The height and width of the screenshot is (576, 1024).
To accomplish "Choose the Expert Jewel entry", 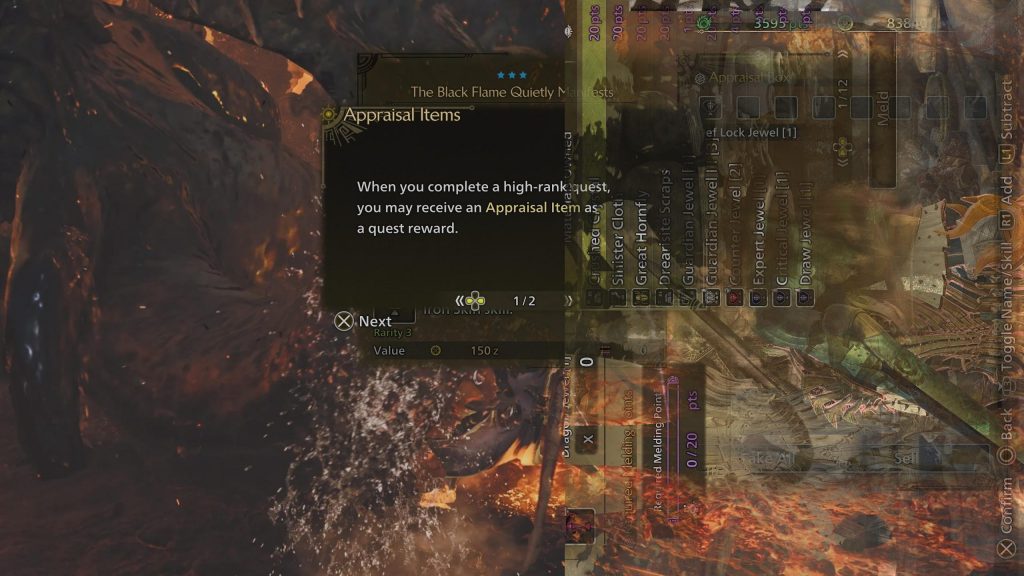I will [x=758, y=240].
